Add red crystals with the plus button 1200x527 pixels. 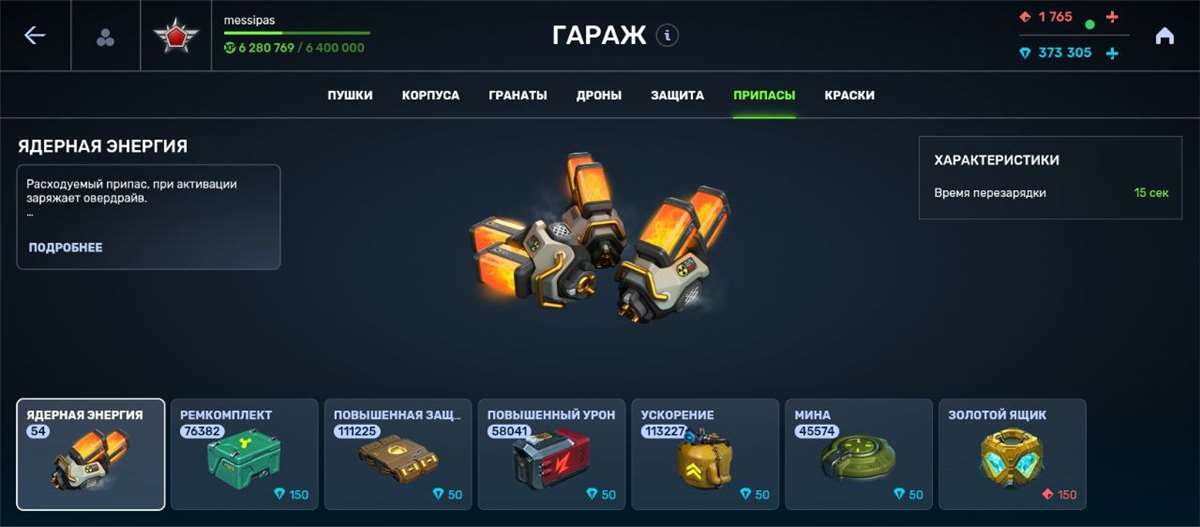click(x=1112, y=17)
